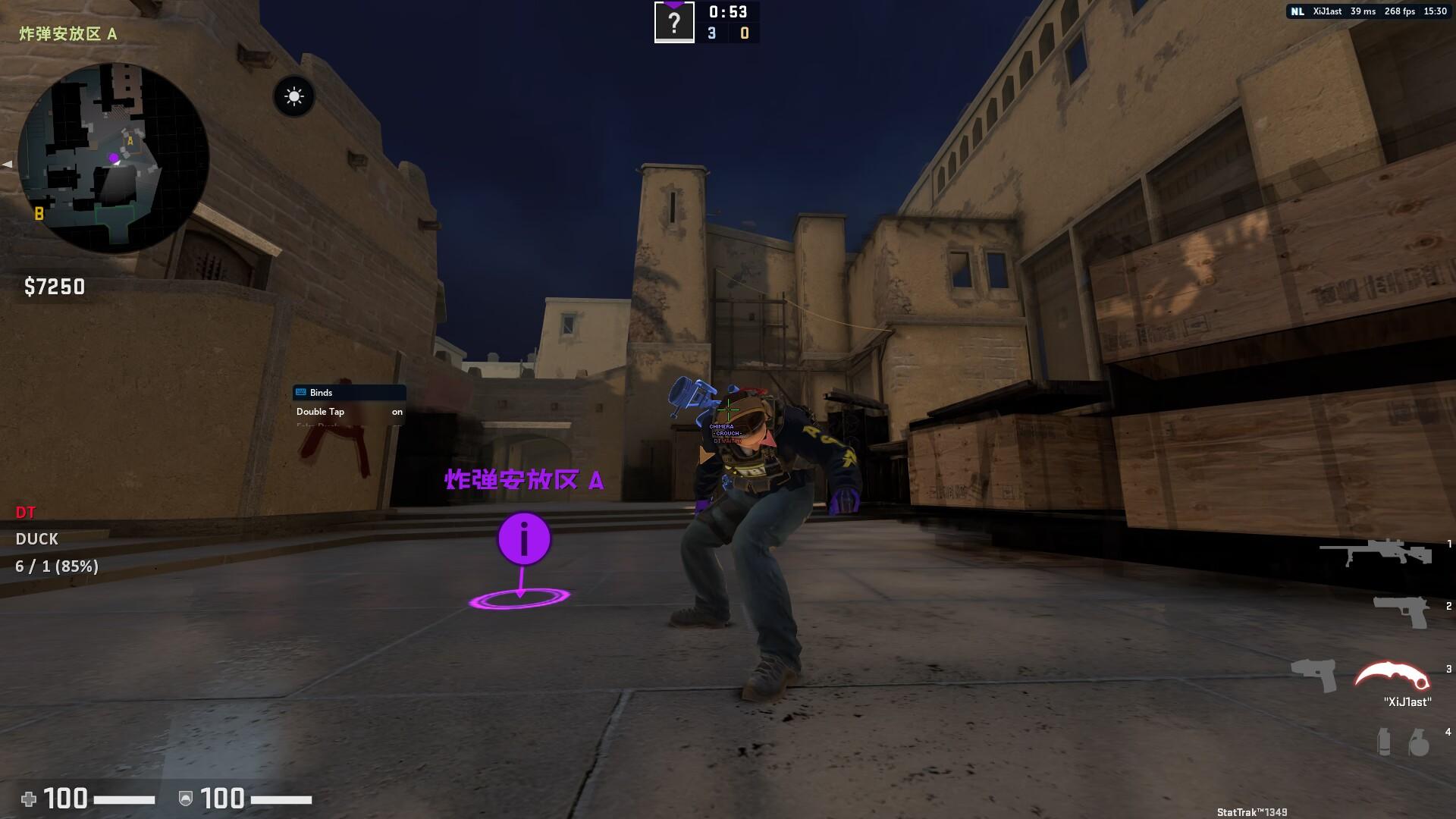This screenshot has height=819, width=1456.
Task: Click the brightness sun icon near the minimap
Action: tap(294, 96)
